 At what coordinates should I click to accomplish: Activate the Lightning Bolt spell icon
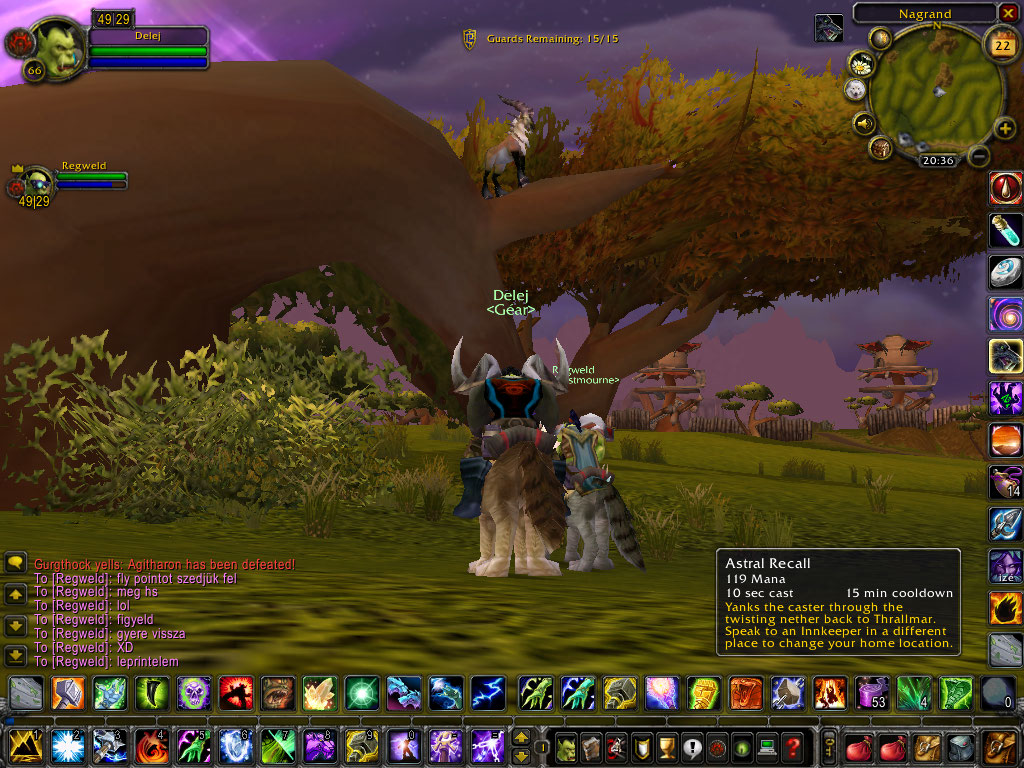(x=488, y=692)
